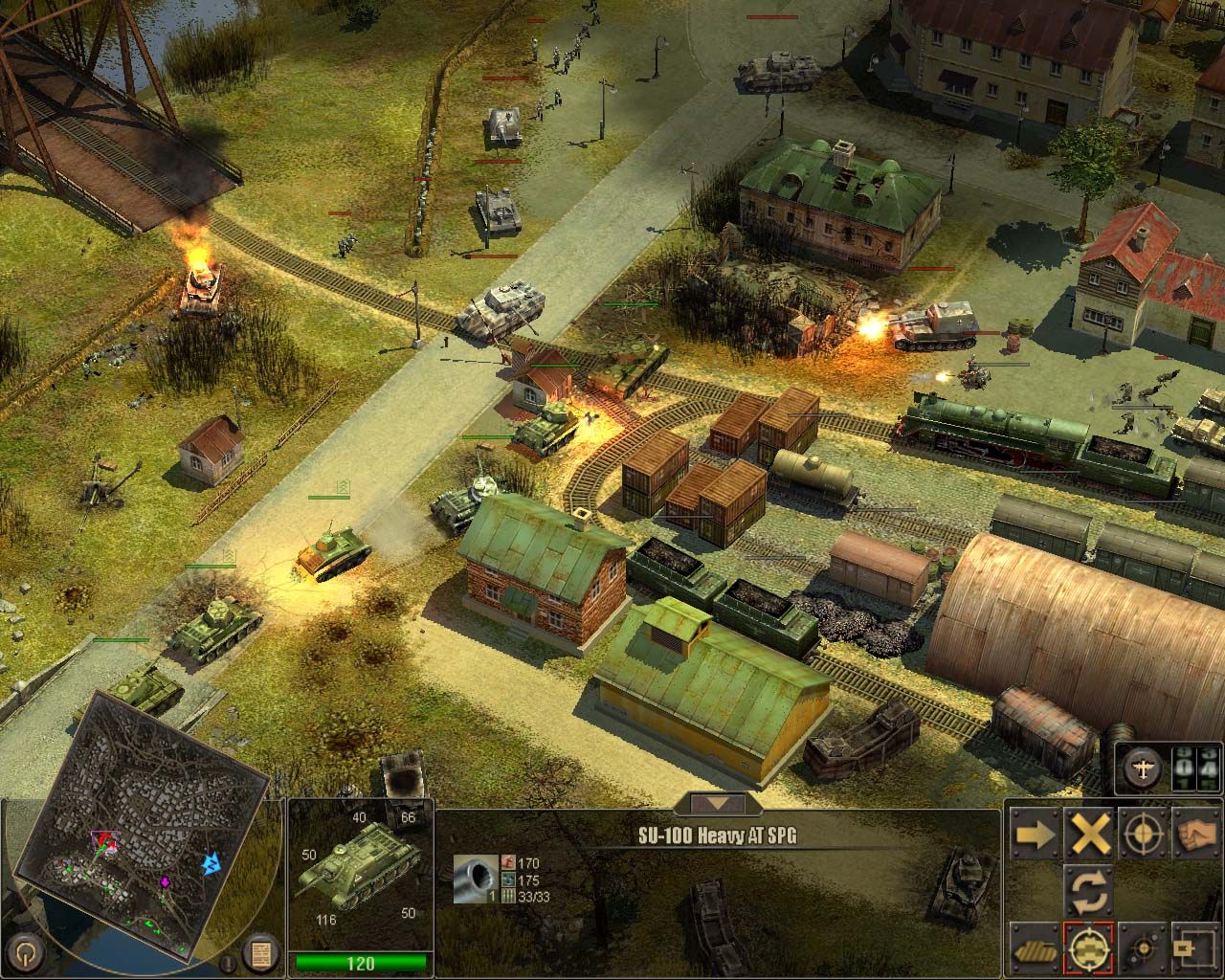This screenshot has height=980, width=1225.
Task: Jump to the blue lightning minimap marker
Action: [212, 864]
